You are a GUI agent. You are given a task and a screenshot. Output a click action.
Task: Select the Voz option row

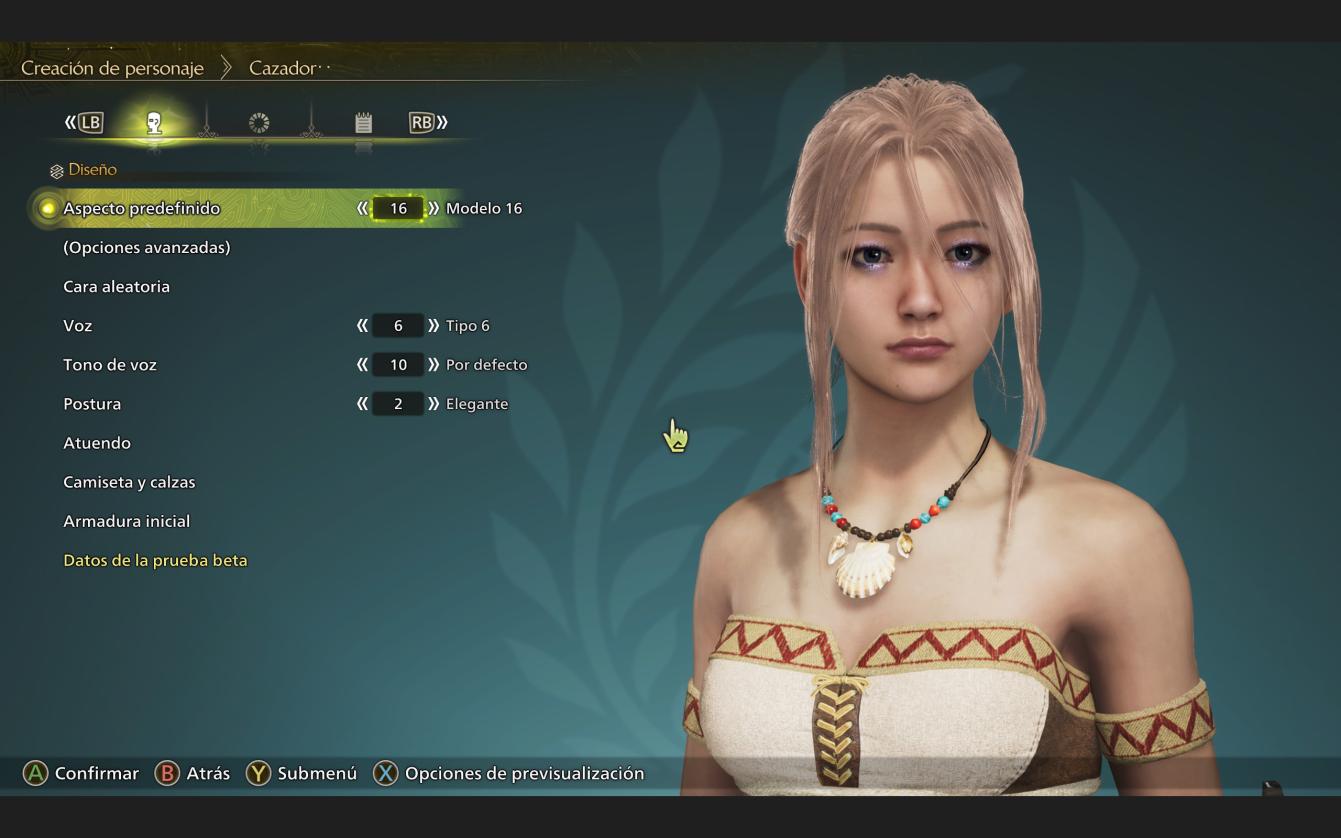77,325
